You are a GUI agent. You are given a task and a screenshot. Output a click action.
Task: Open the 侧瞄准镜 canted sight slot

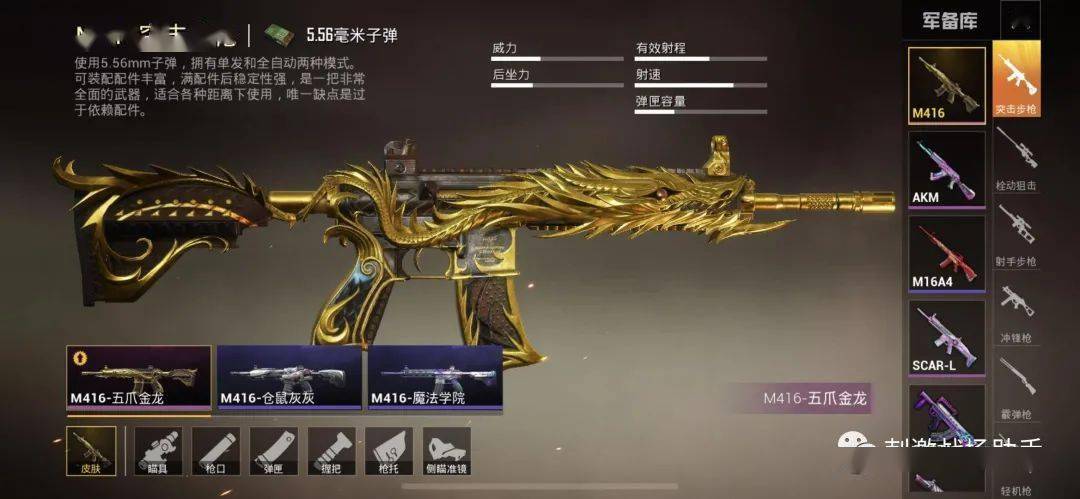447,452
